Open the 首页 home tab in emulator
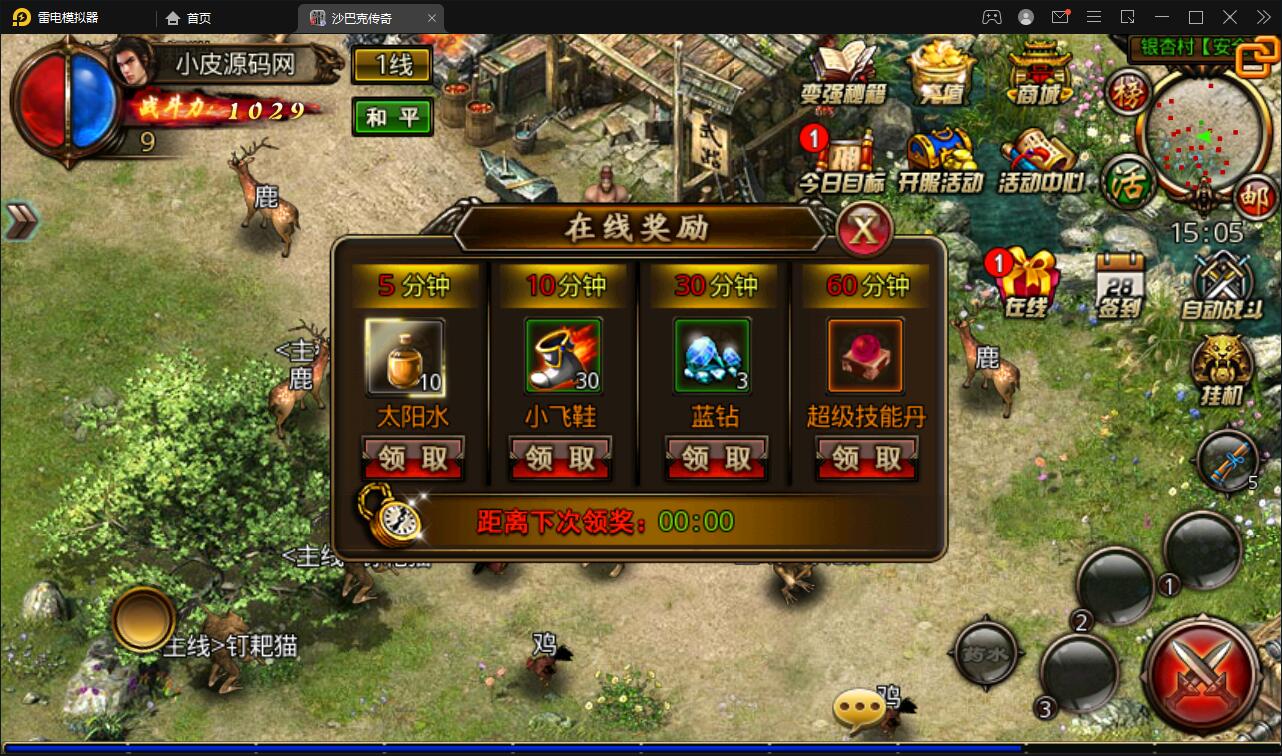The width and height of the screenshot is (1282, 756). point(189,18)
